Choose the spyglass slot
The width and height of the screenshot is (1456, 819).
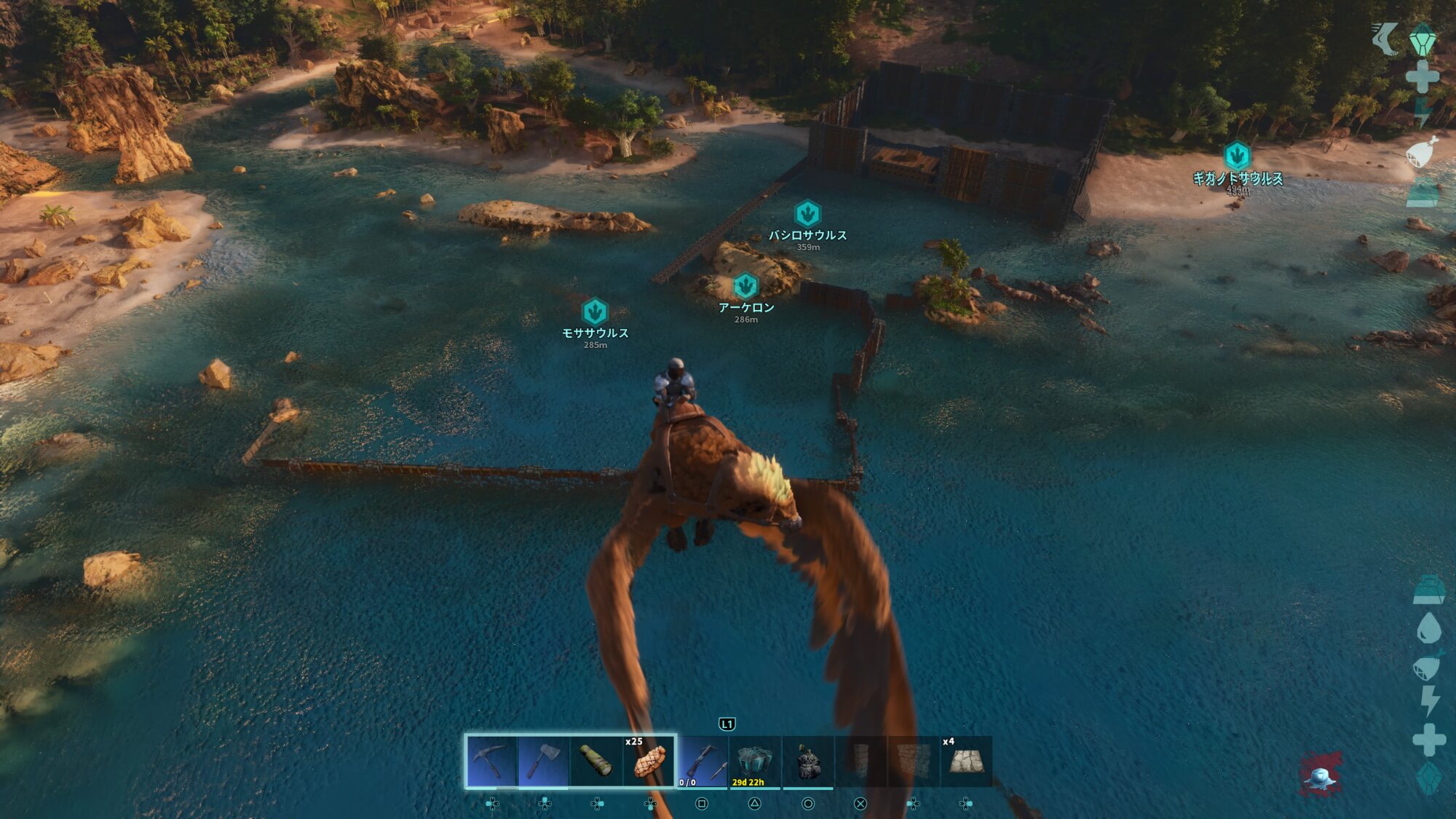[x=596, y=761]
